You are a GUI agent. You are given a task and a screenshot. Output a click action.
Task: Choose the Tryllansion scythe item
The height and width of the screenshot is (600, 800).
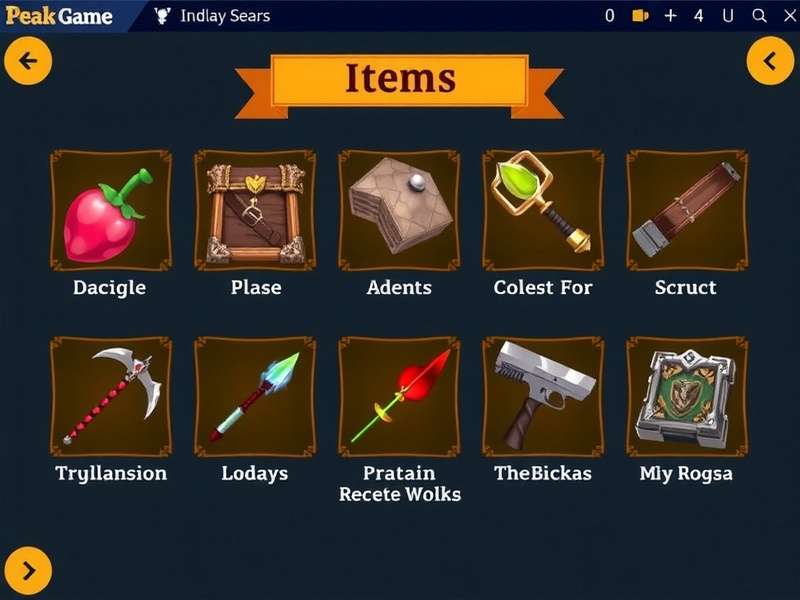(x=110, y=396)
